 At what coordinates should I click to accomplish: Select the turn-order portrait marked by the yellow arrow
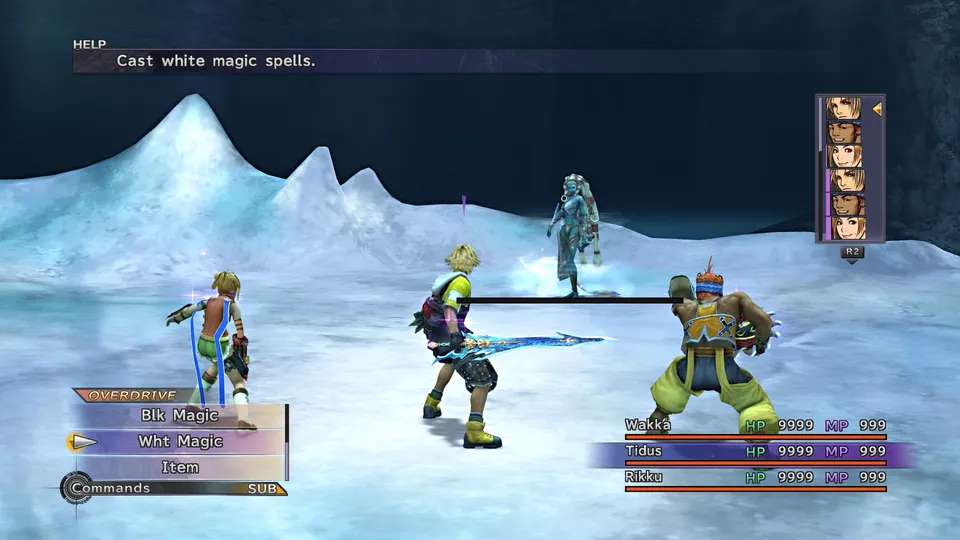coord(844,108)
